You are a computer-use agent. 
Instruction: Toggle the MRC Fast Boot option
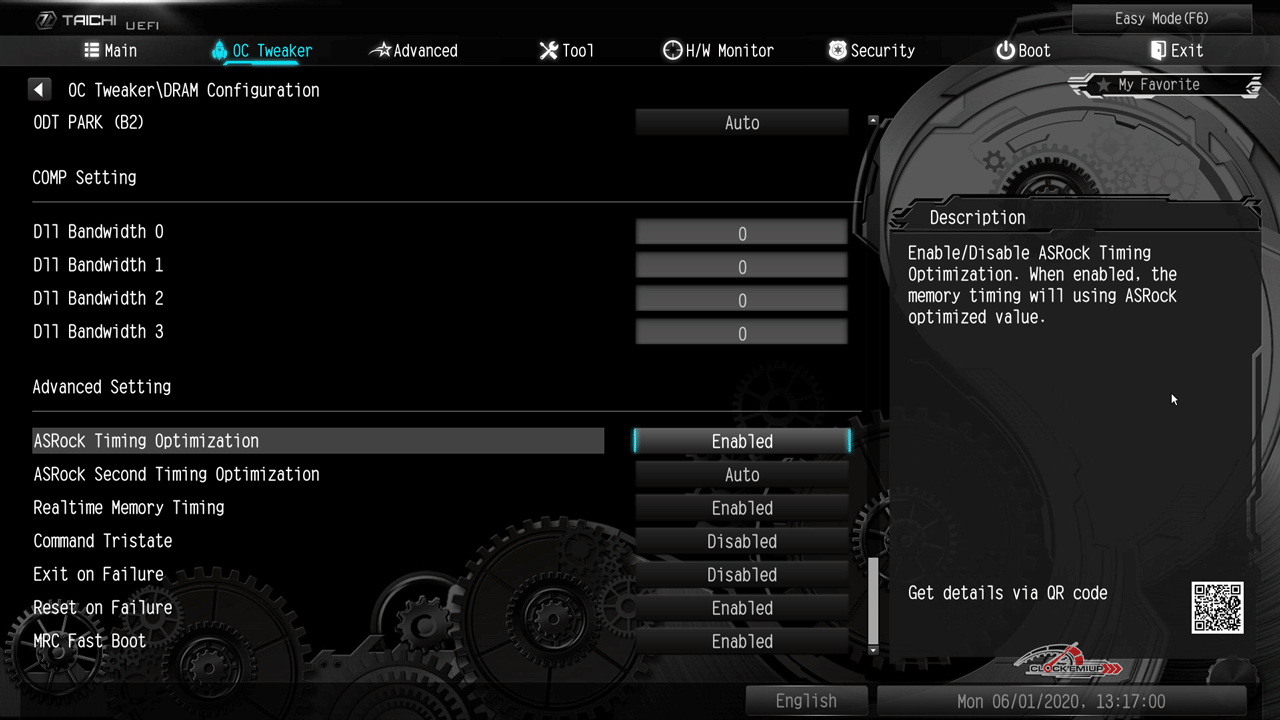[x=742, y=642]
